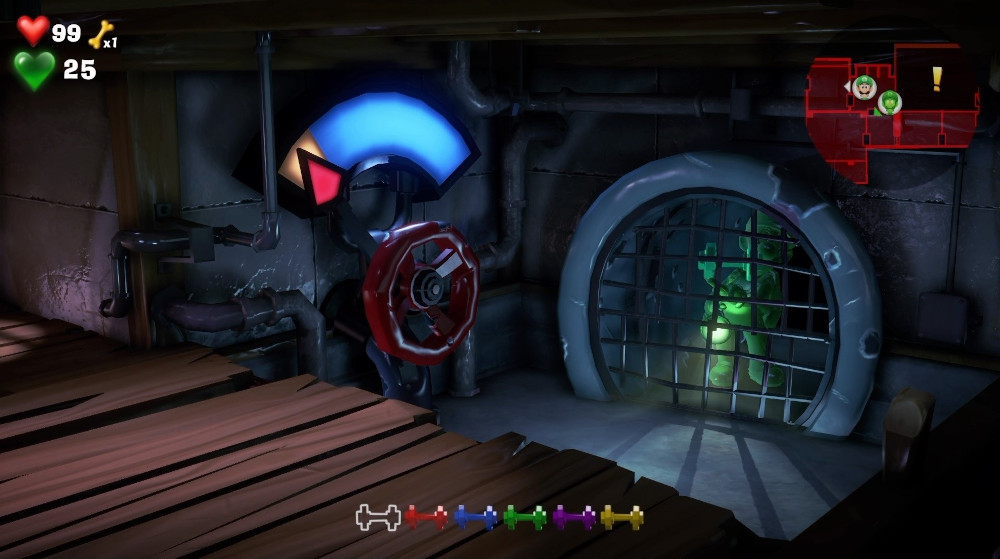Select the purple gem in the tracker
The width and height of the screenshot is (1000, 559).
point(573,517)
